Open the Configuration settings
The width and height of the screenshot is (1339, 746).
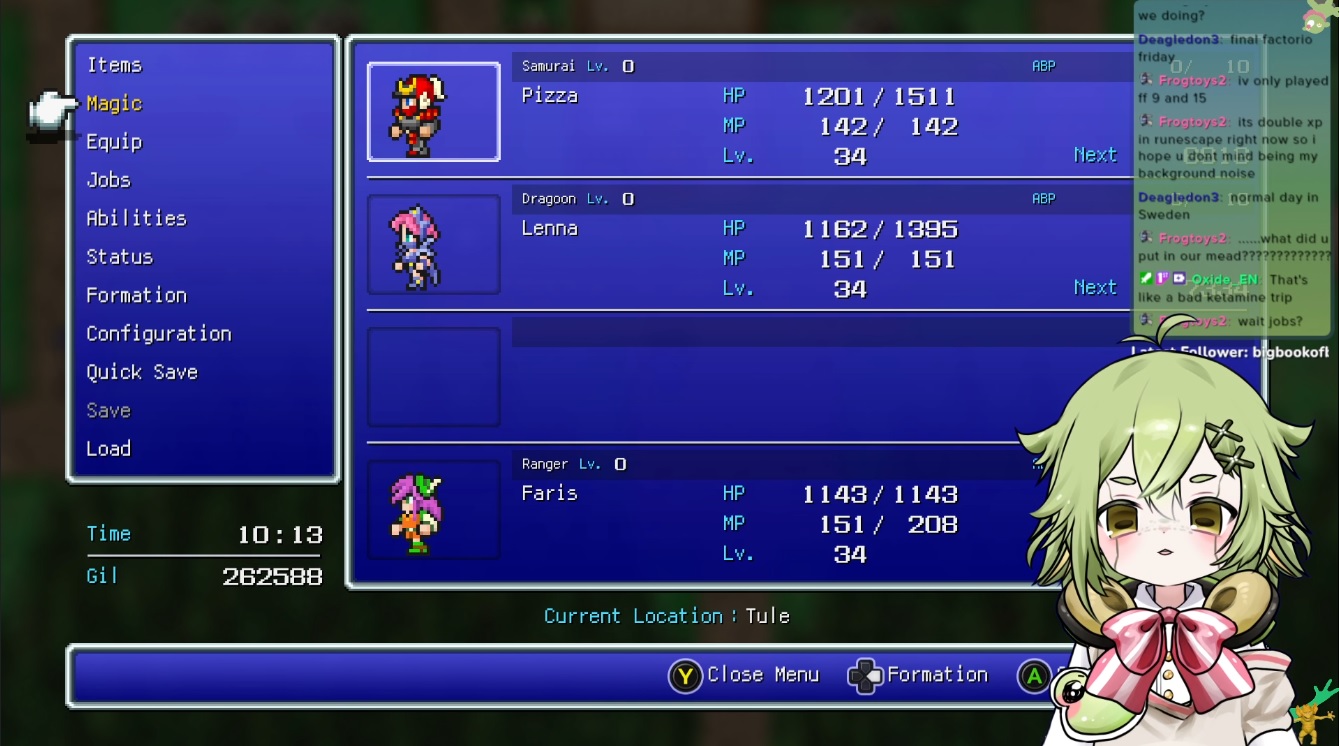pyautogui.click(x=158, y=334)
